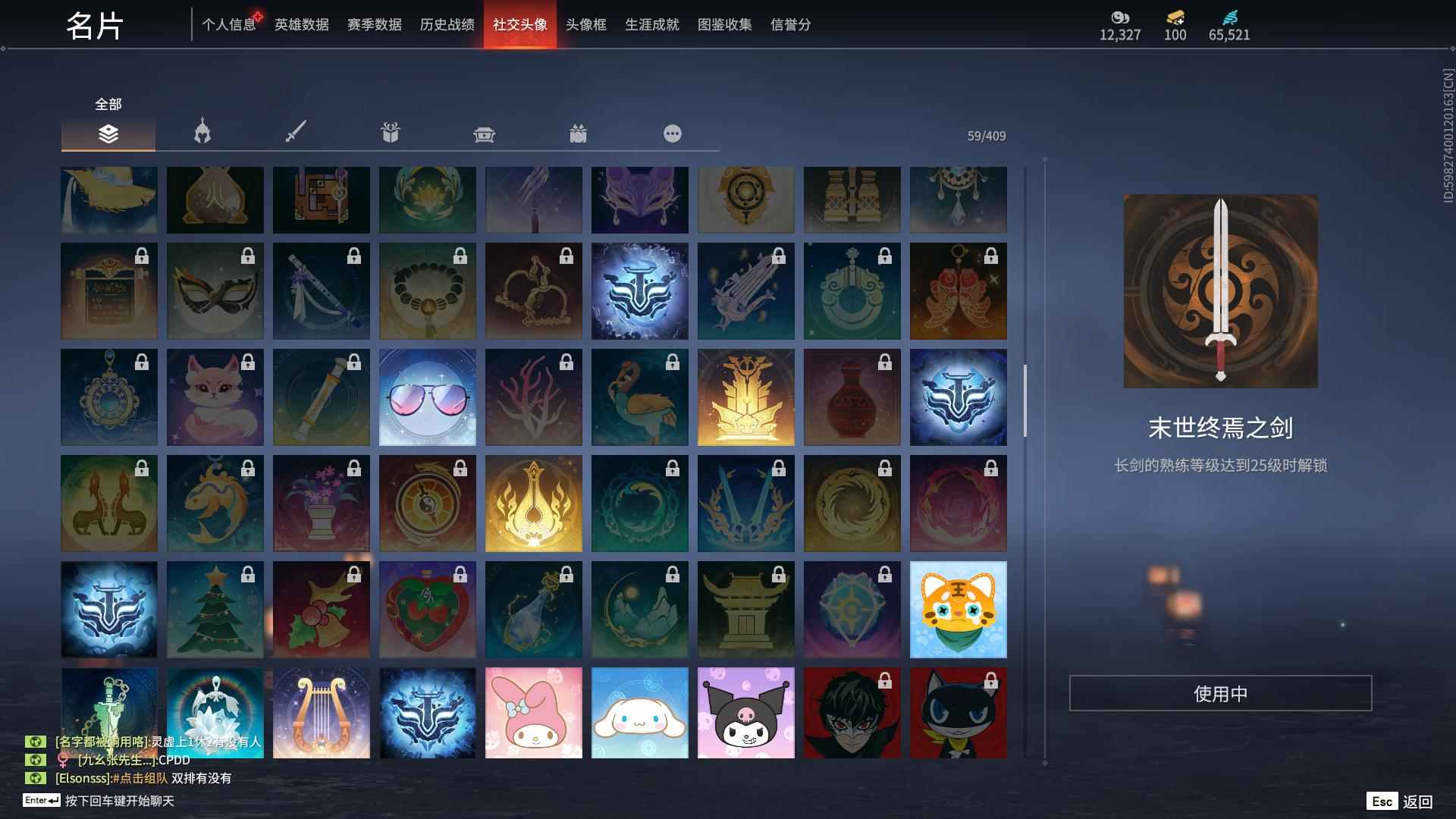Screen dimensions: 1456x819
Task: Select the My Melody avatar thumbnail
Action: pyautogui.click(x=533, y=713)
